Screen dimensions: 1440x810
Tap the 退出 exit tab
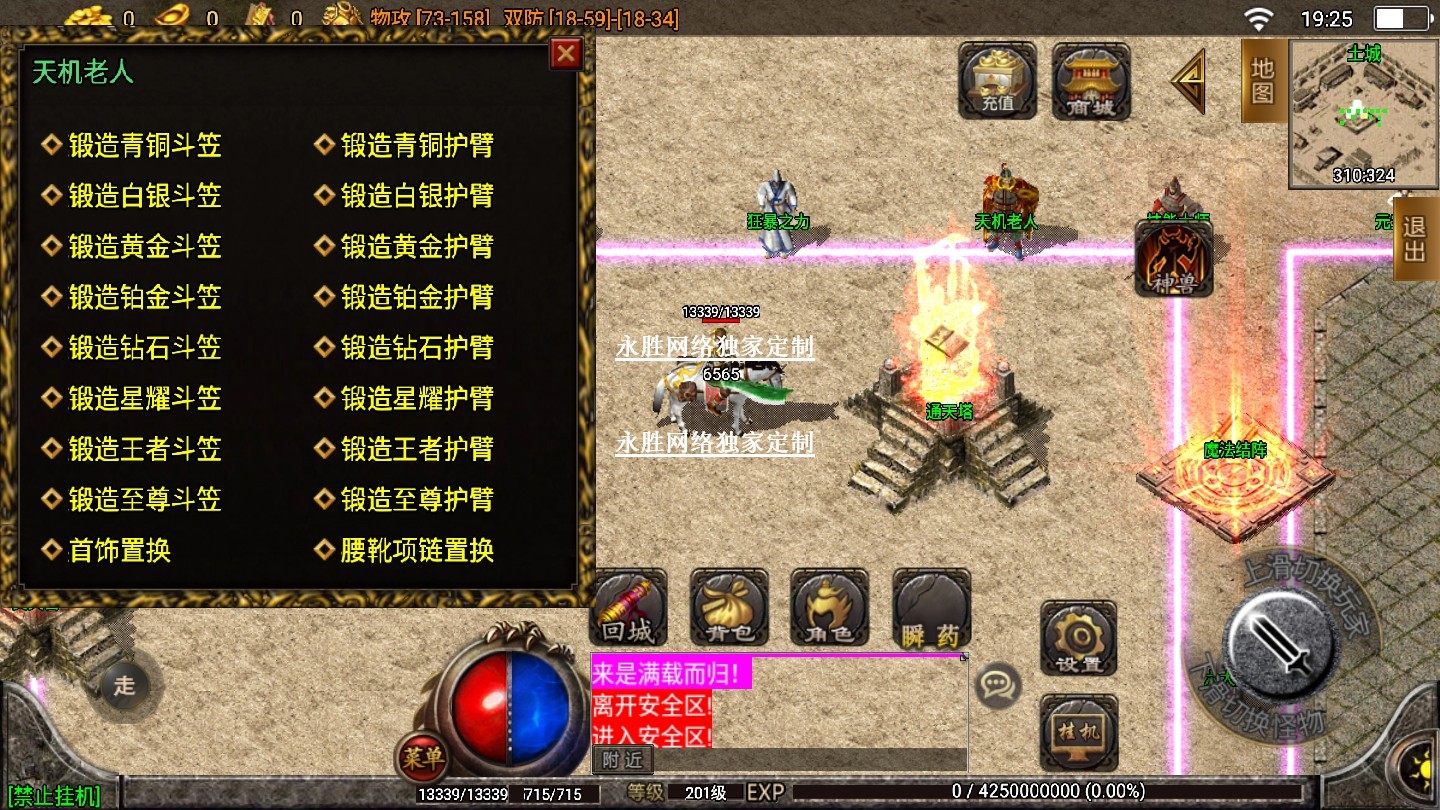tap(1415, 238)
